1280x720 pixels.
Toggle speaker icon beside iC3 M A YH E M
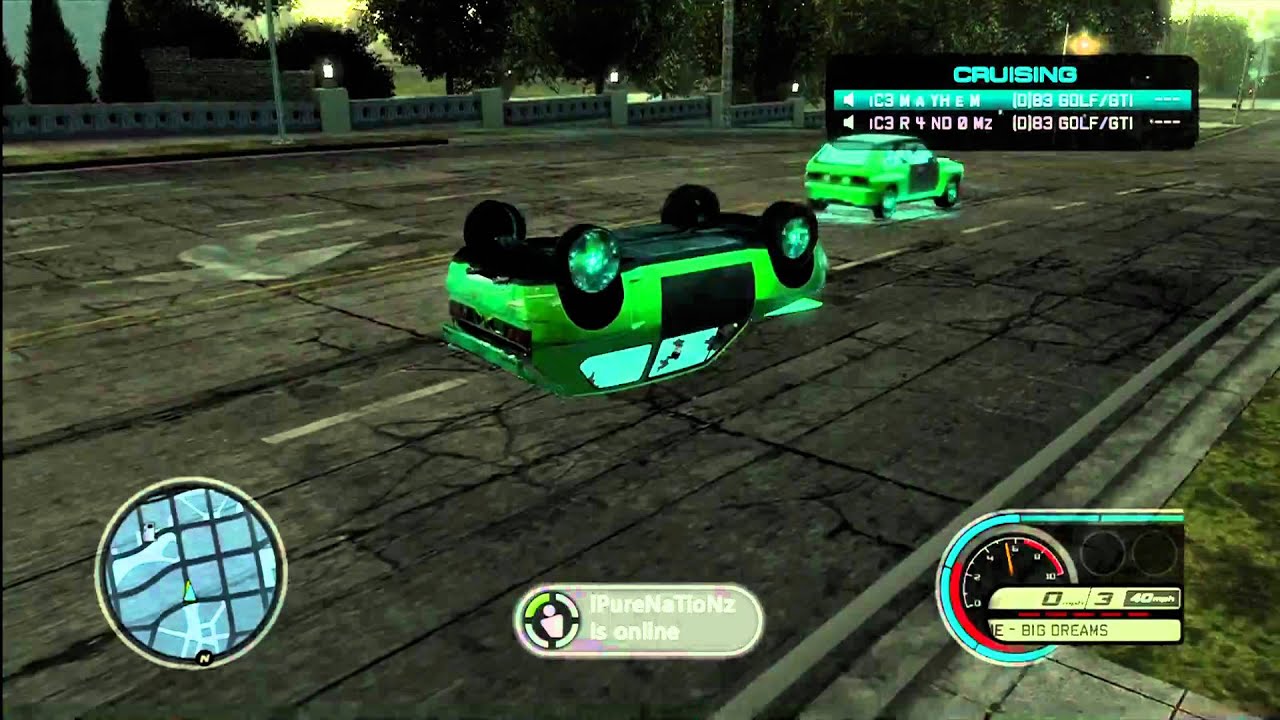[848, 100]
